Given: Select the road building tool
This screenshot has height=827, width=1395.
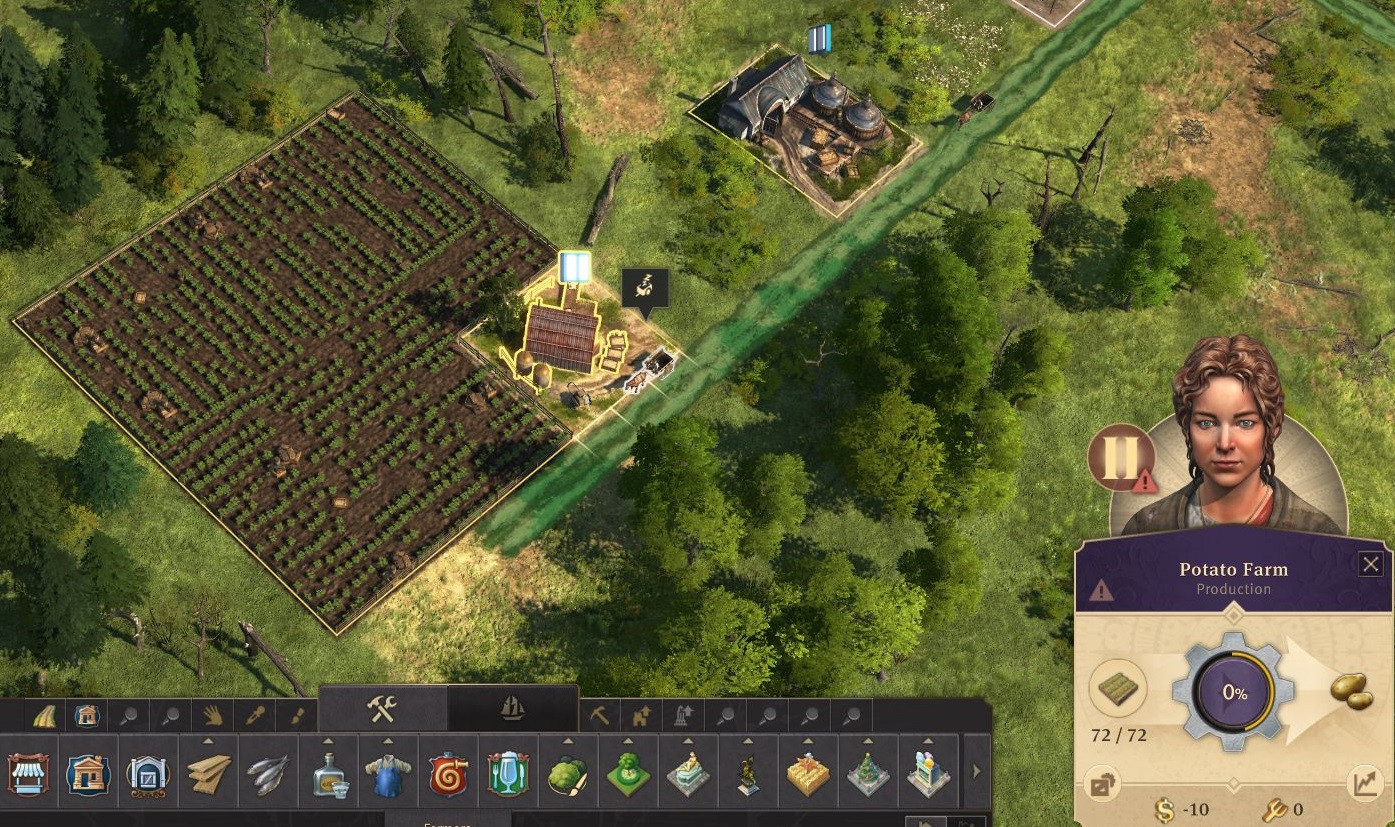Looking at the screenshot, I should coord(46,716).
